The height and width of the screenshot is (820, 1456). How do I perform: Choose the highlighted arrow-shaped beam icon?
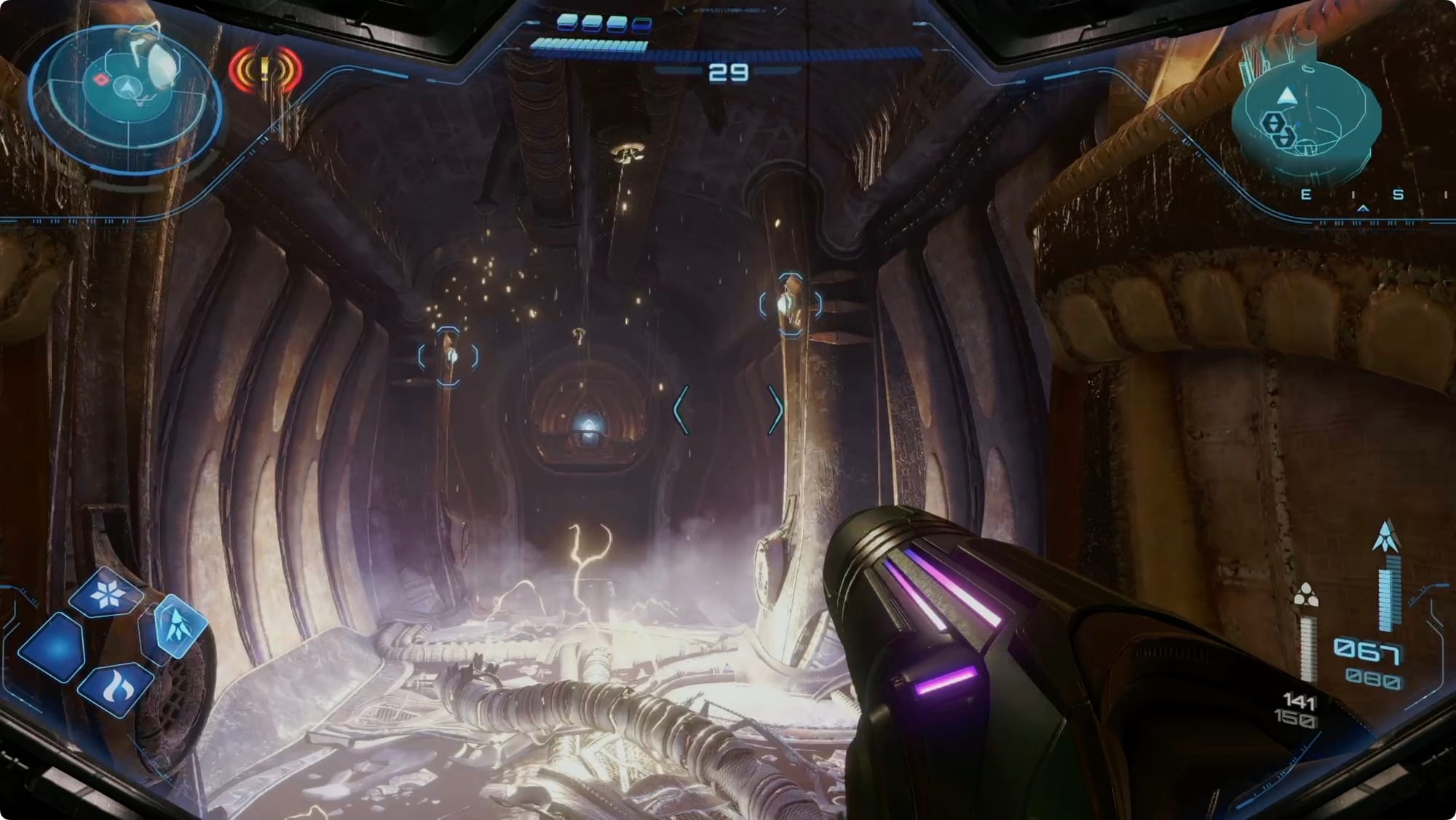(175, 624)
